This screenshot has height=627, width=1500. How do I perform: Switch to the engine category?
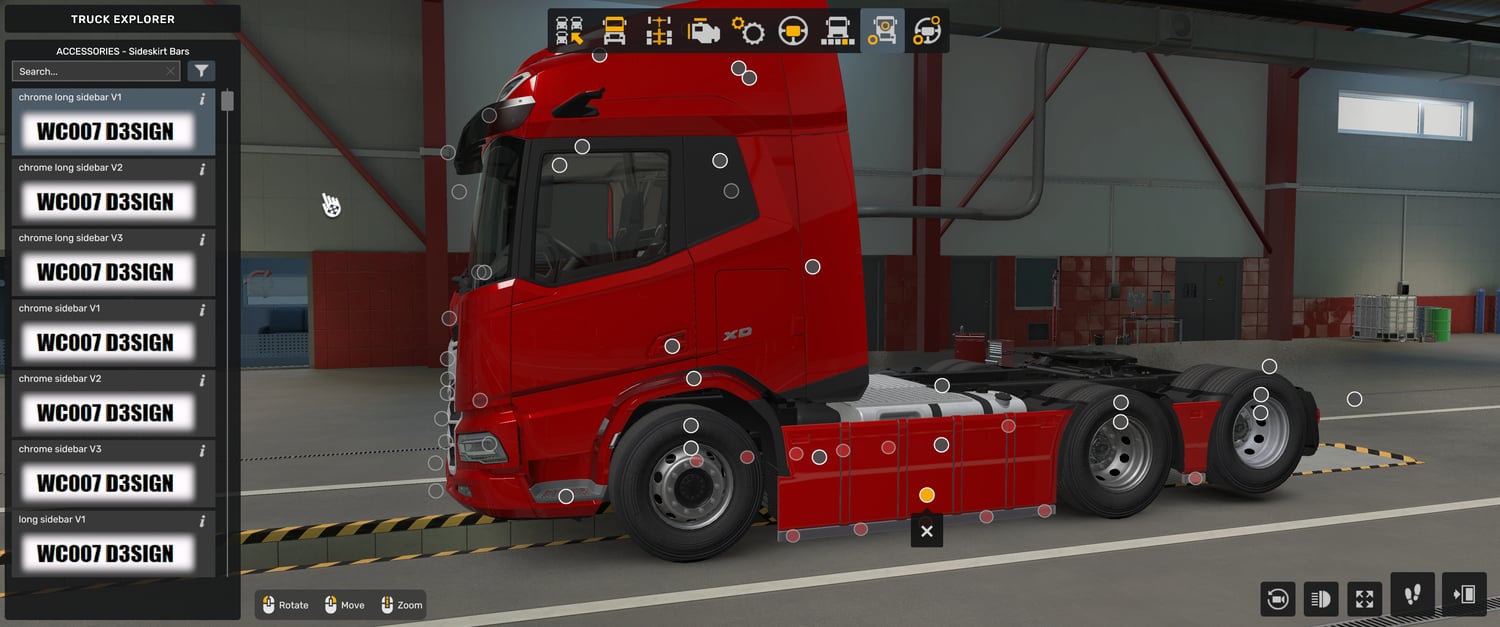tap(703, 31)
